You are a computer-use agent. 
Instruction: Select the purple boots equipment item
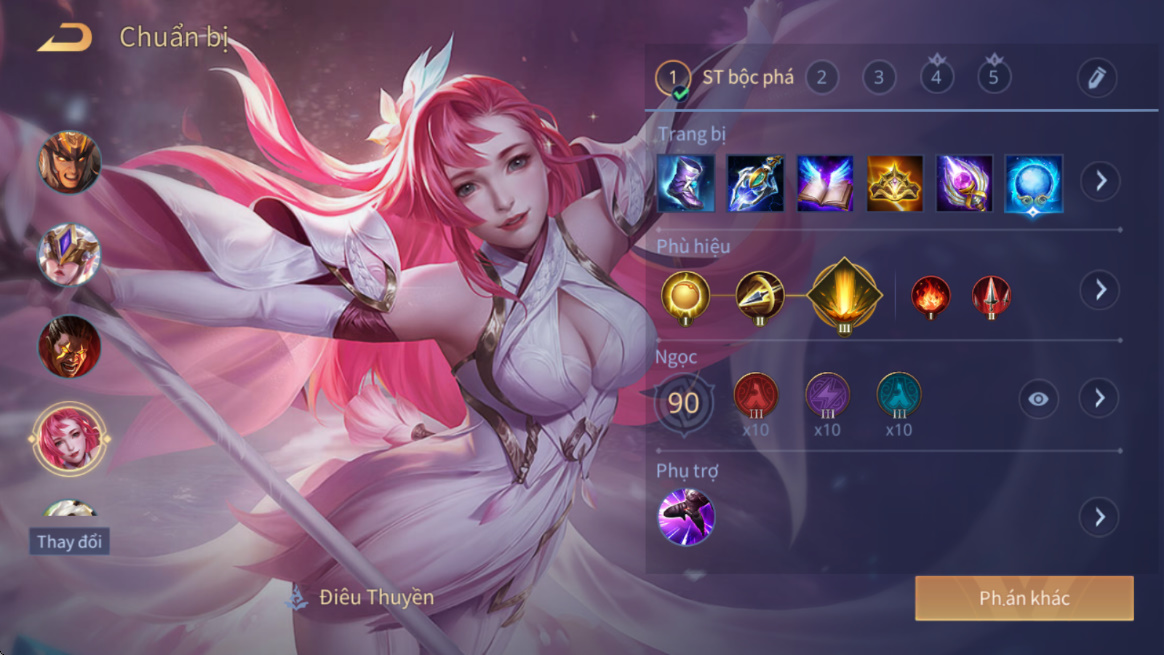point(686,183)
